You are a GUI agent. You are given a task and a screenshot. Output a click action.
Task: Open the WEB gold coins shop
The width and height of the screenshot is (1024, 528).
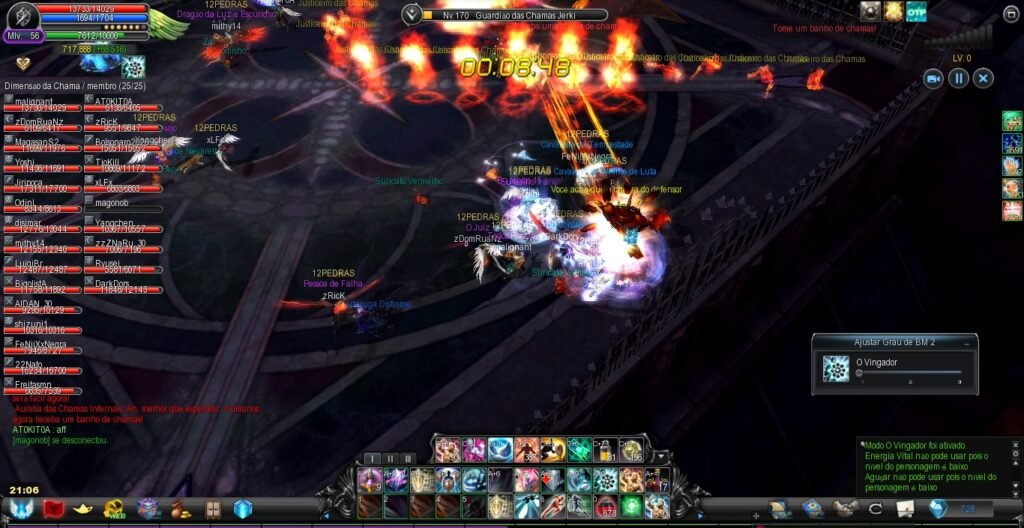coord(114,509)
